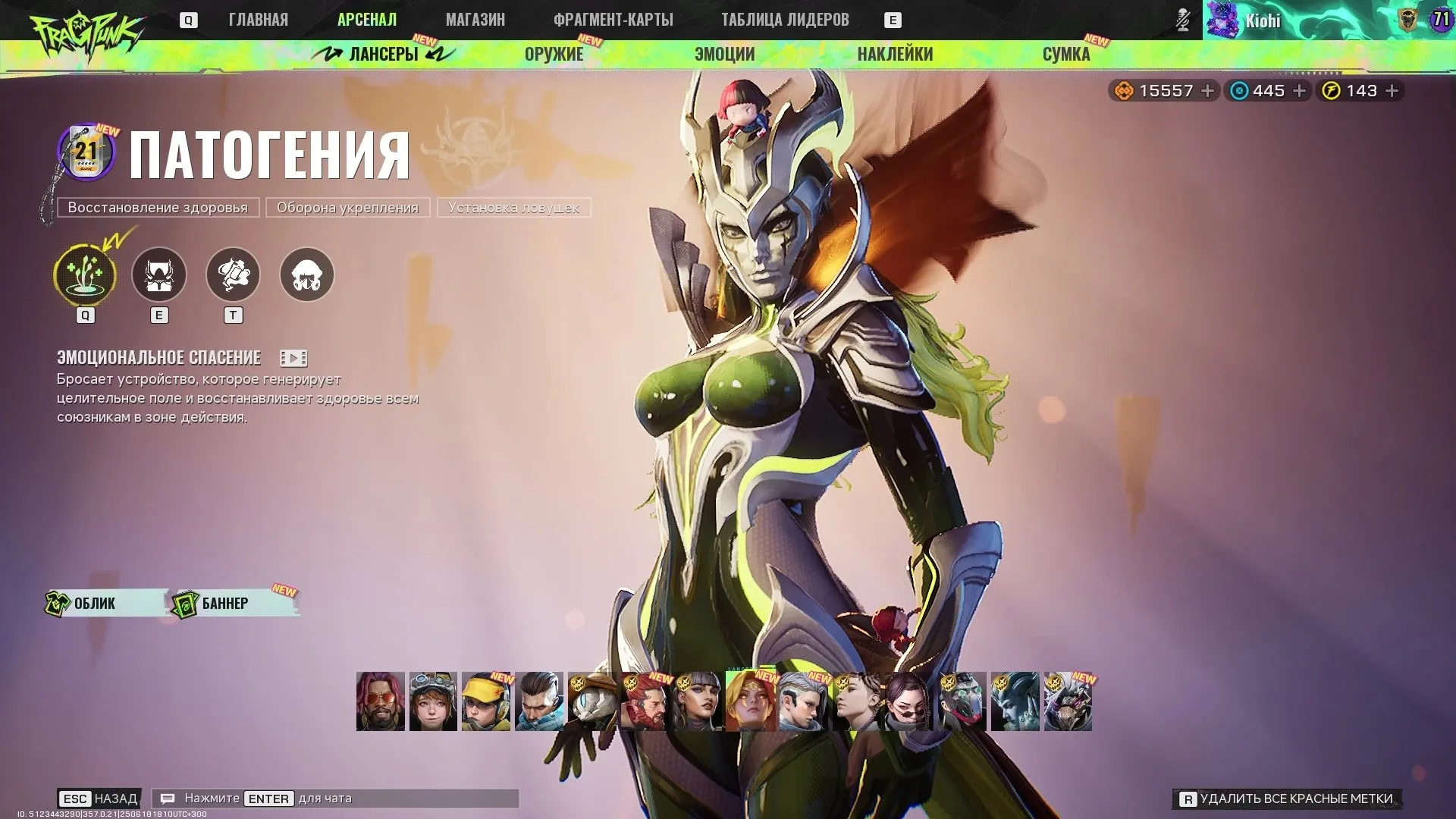The width and height of the screenshot is (1456, 819).
Task: View the E fortification defense ability icon
Action: tap(159, 276)
